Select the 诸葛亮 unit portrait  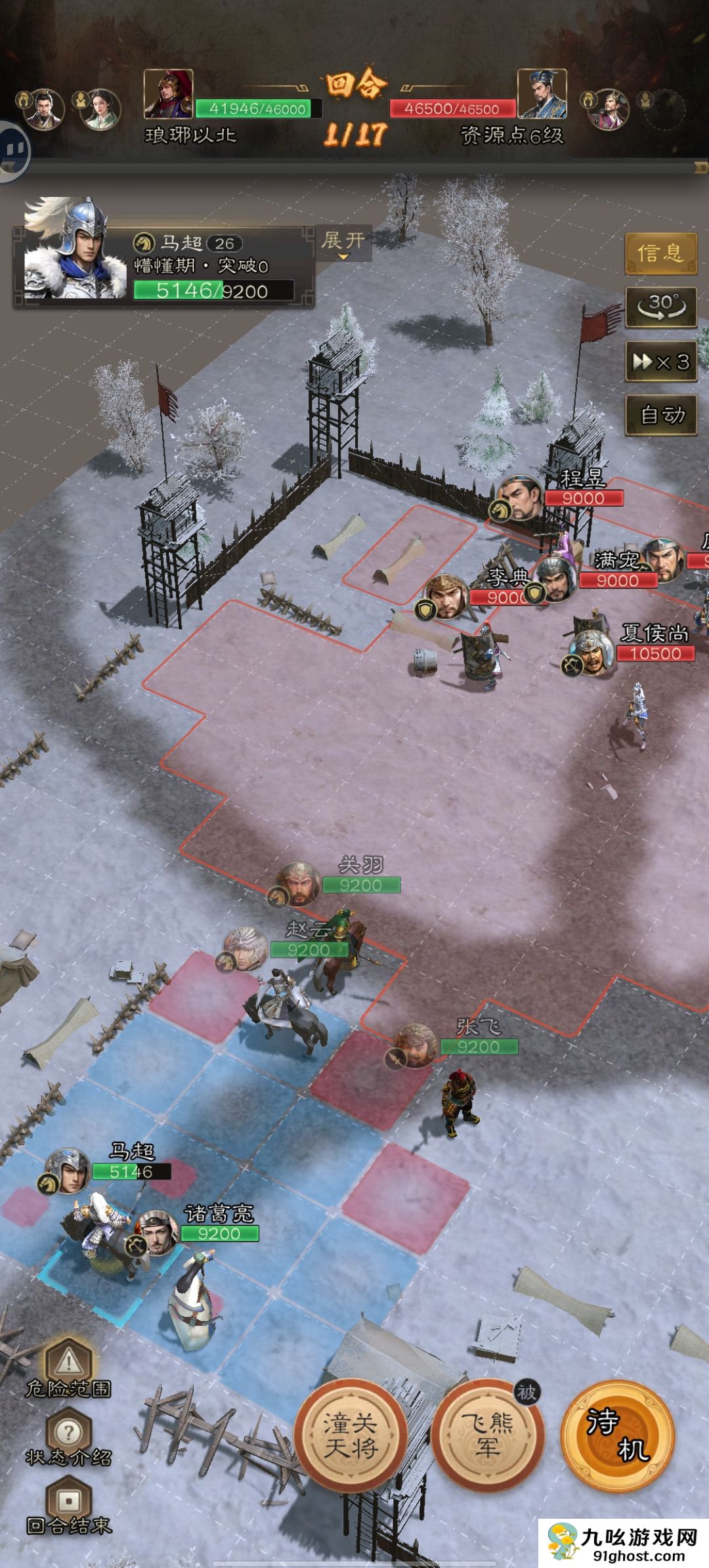(x=158, y=1232)
